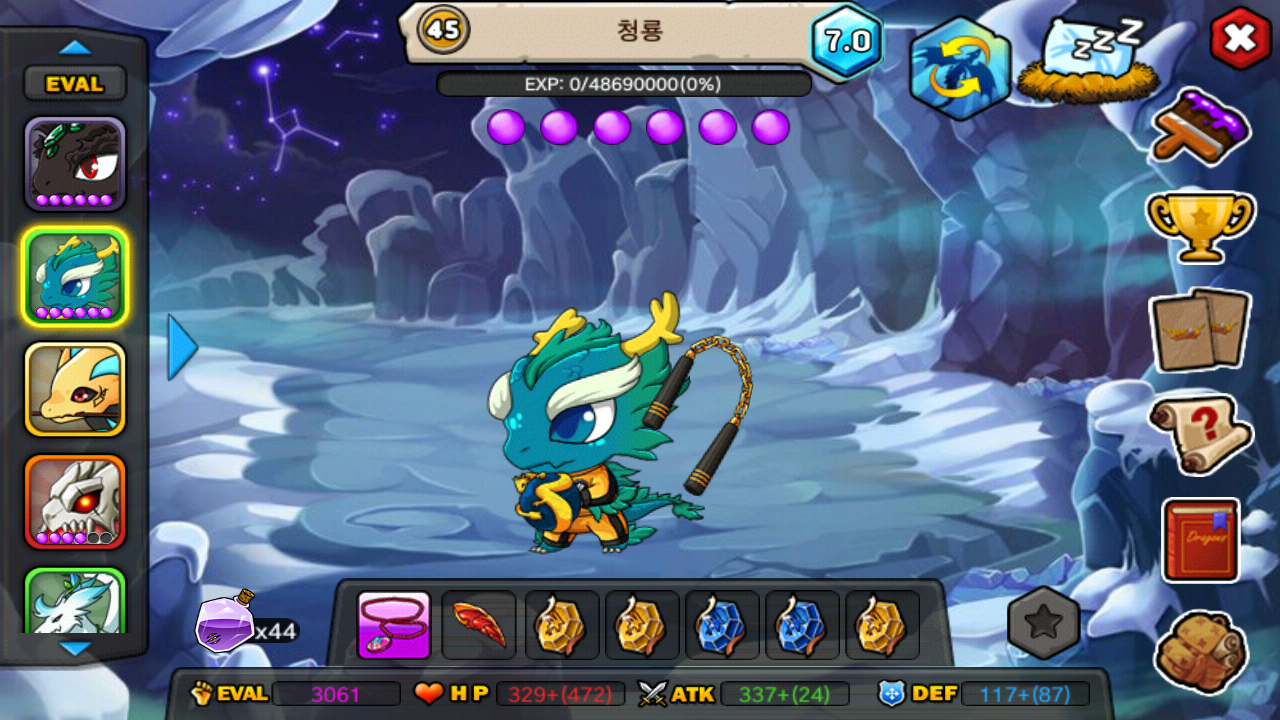Open the gold trophy menu

(x=1200, y=226)
